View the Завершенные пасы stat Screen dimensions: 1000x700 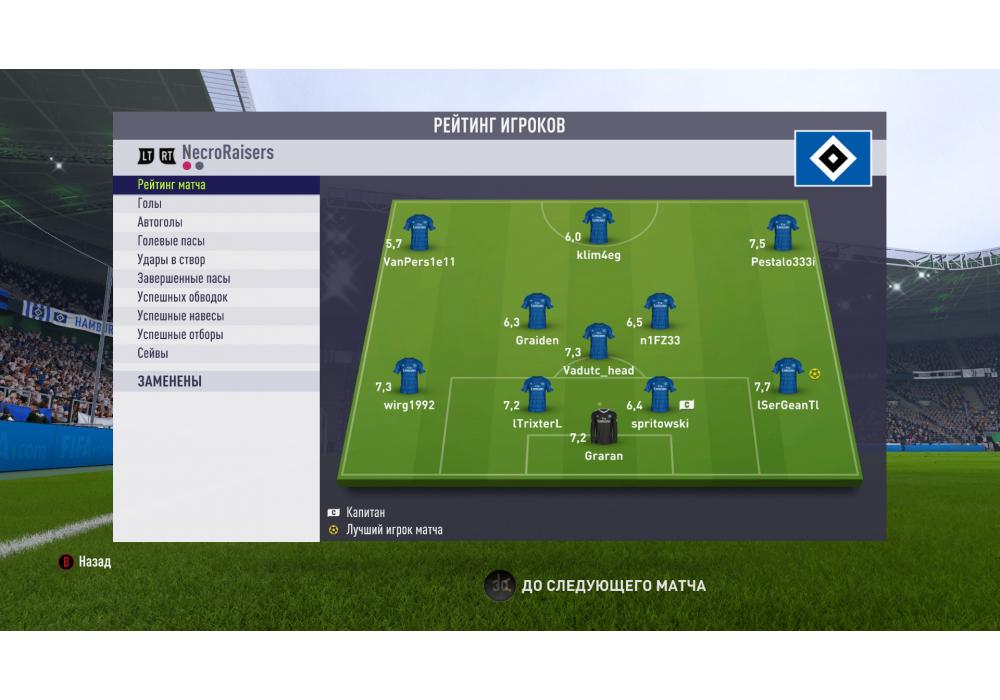215,279
